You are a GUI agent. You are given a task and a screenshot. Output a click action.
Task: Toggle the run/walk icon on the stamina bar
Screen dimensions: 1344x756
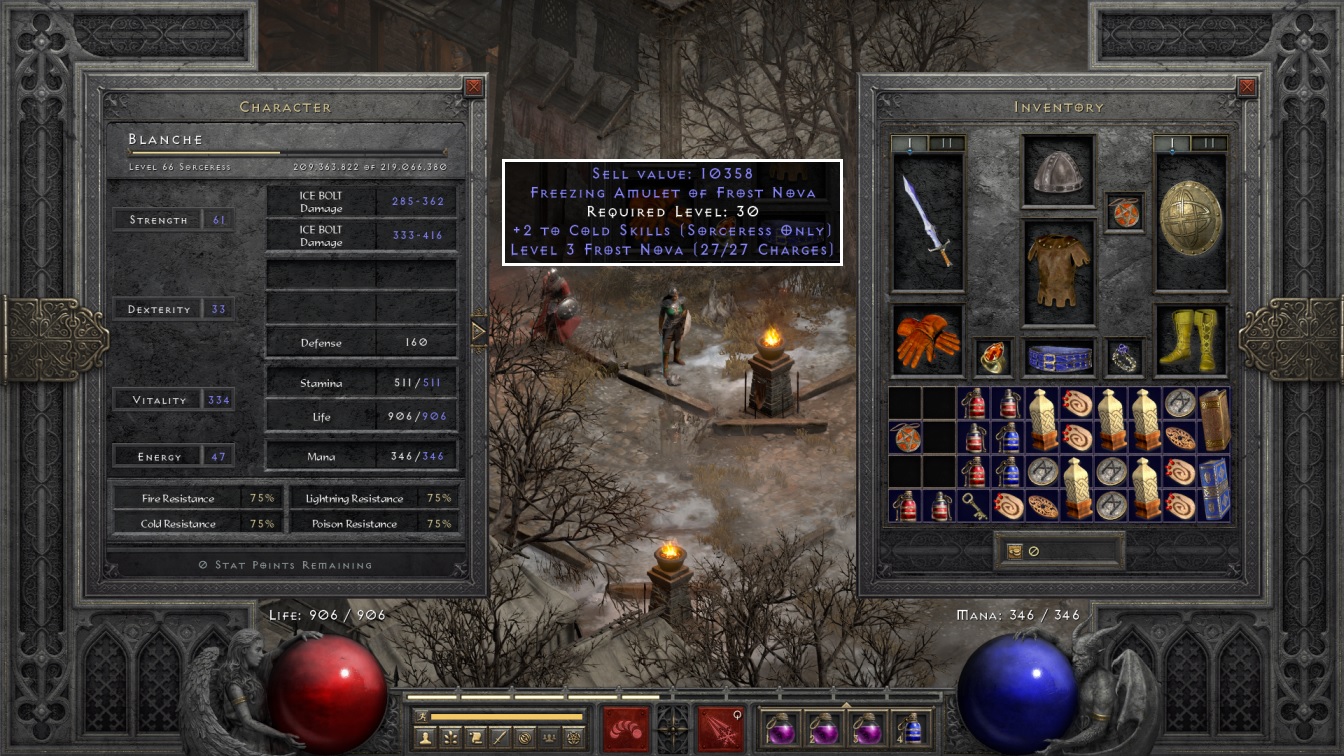click(x=422, y=716)
